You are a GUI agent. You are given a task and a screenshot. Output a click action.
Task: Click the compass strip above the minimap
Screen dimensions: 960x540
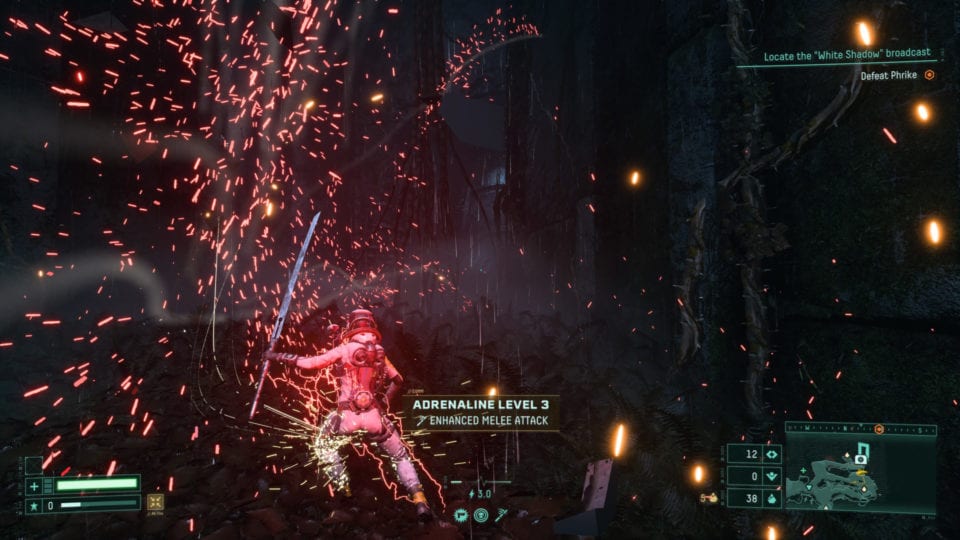point(860,429)
